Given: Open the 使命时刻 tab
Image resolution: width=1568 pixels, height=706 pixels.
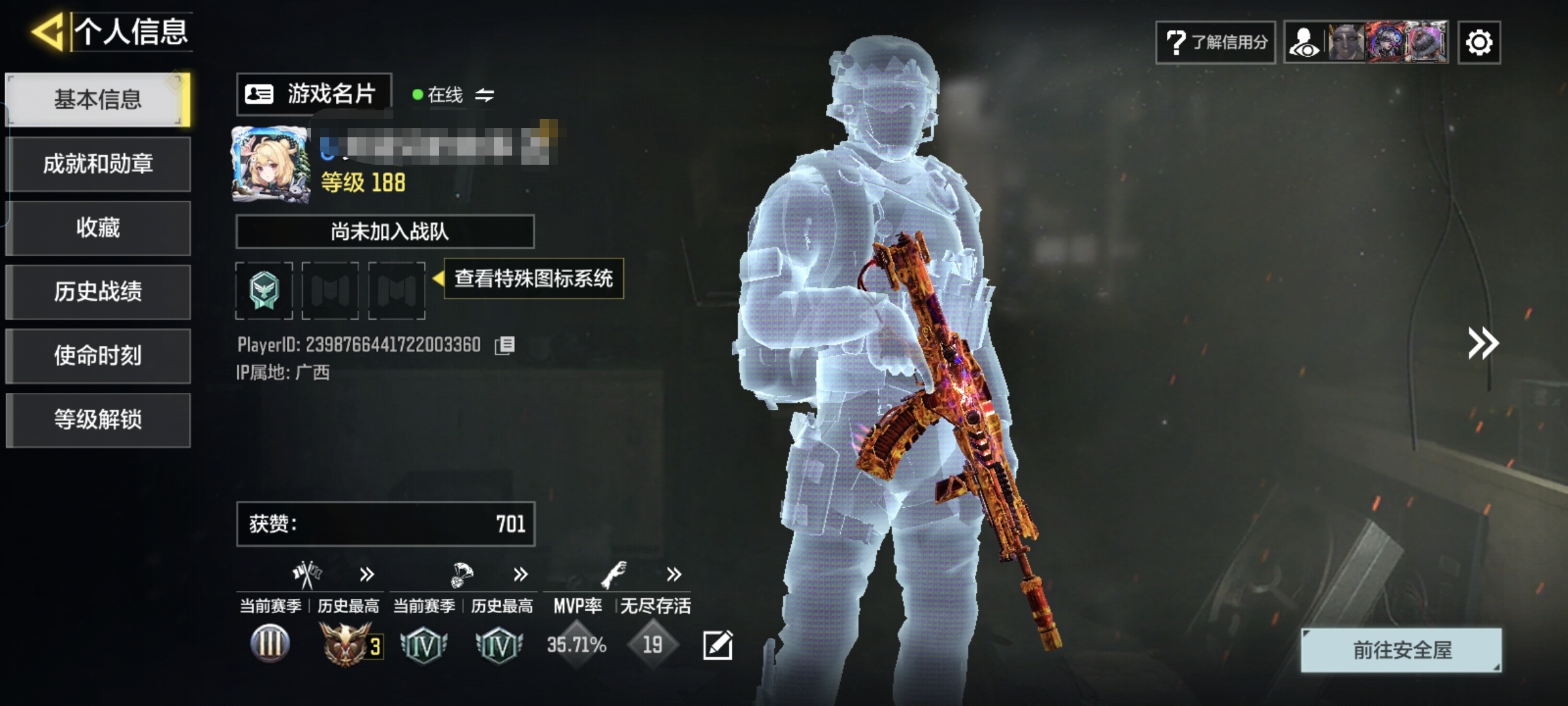Looking at the screenshot, I should (98, 356).
